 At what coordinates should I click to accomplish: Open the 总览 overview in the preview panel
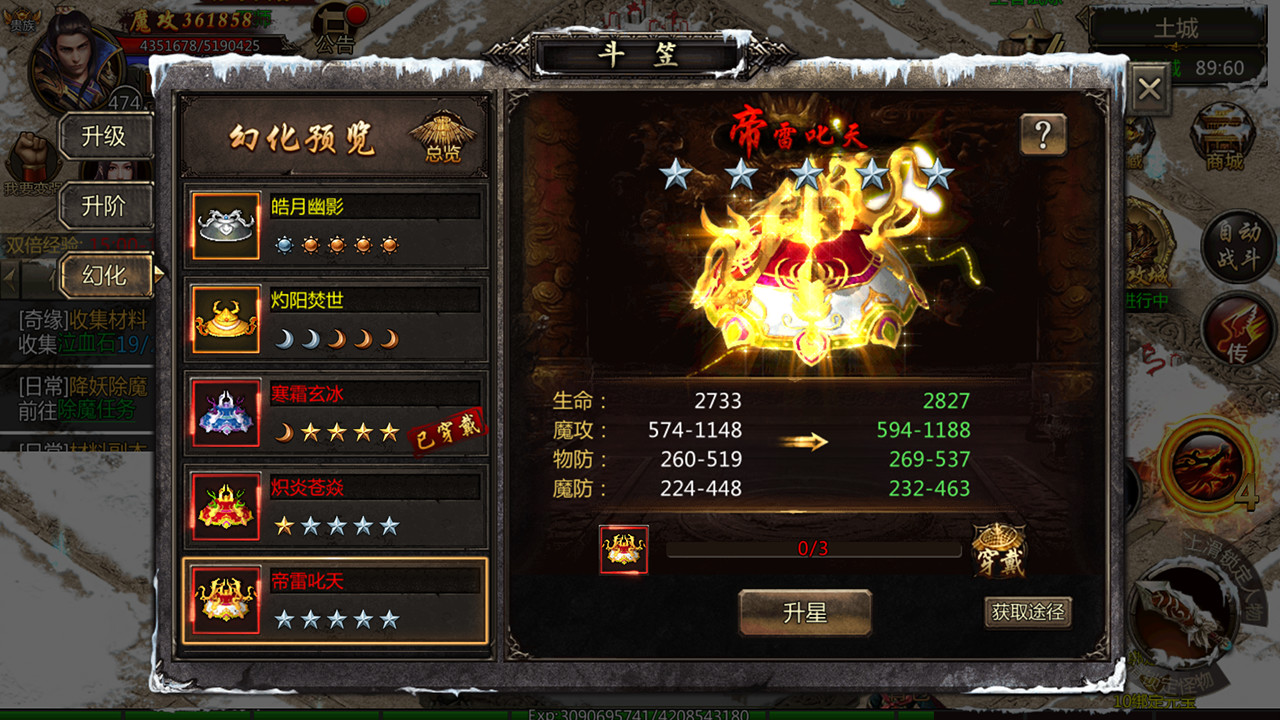click(443, 138)
